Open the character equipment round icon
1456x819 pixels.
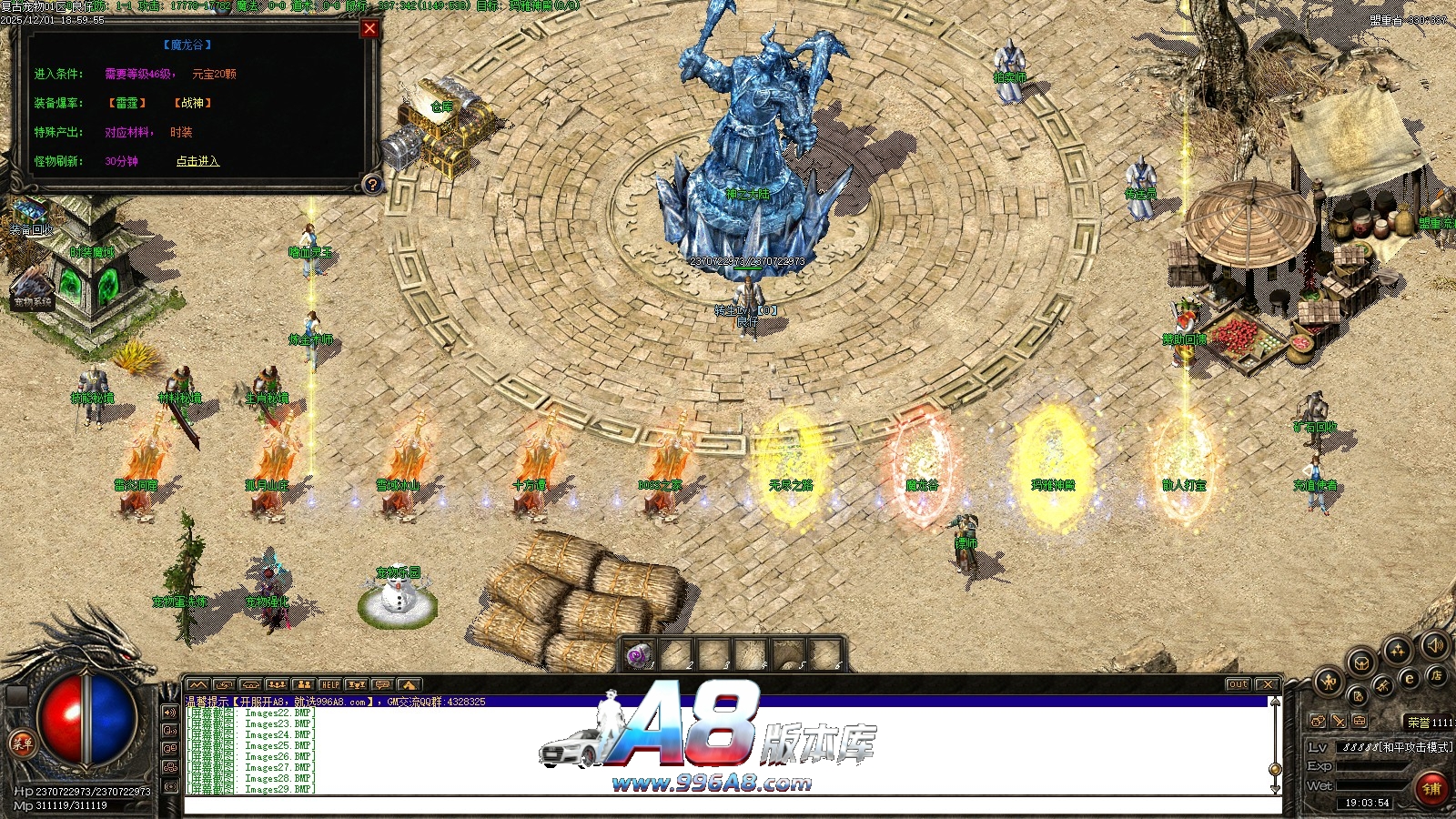1329,680
